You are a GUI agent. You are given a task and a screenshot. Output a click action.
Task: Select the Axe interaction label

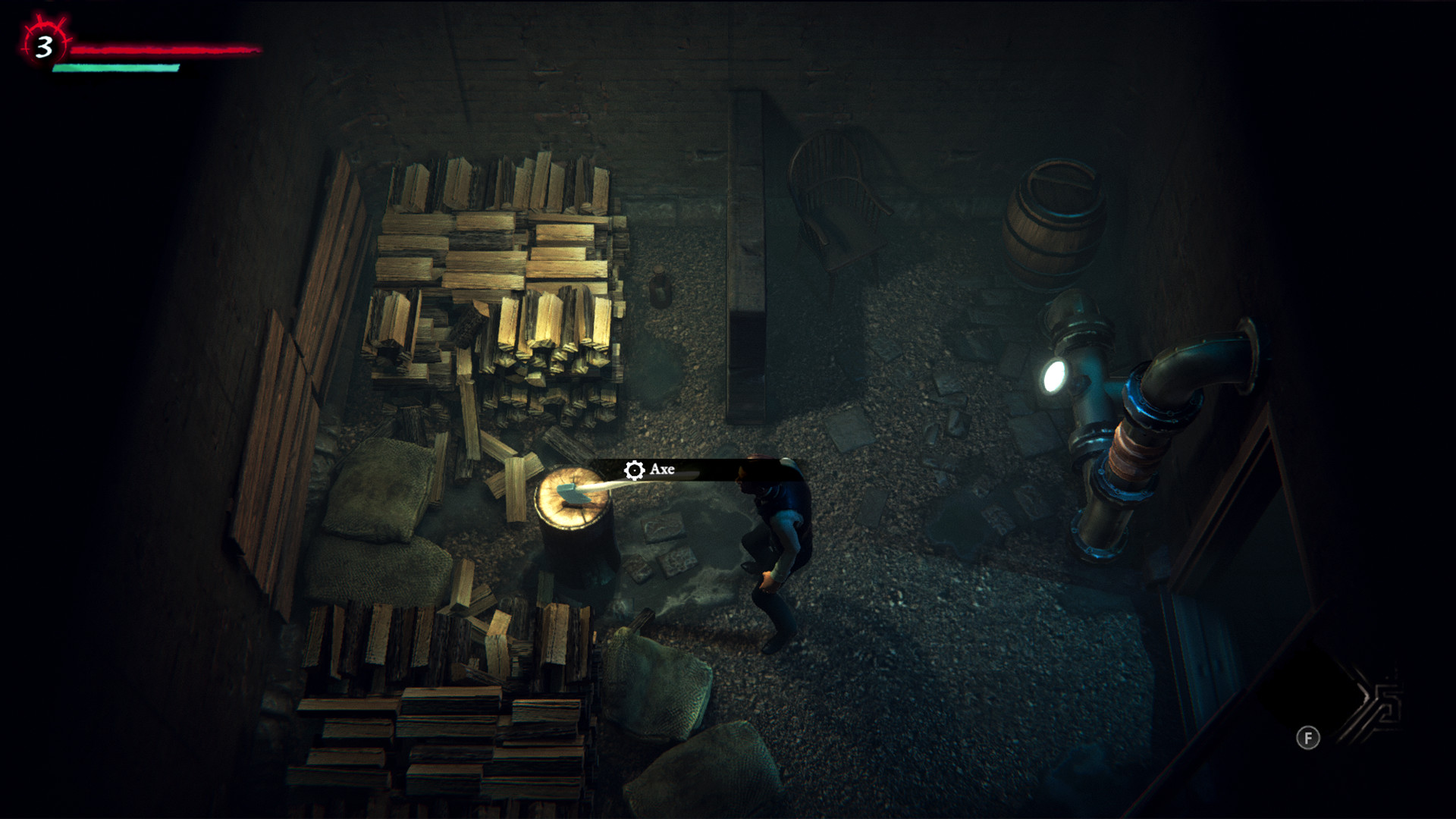(651, 470)
